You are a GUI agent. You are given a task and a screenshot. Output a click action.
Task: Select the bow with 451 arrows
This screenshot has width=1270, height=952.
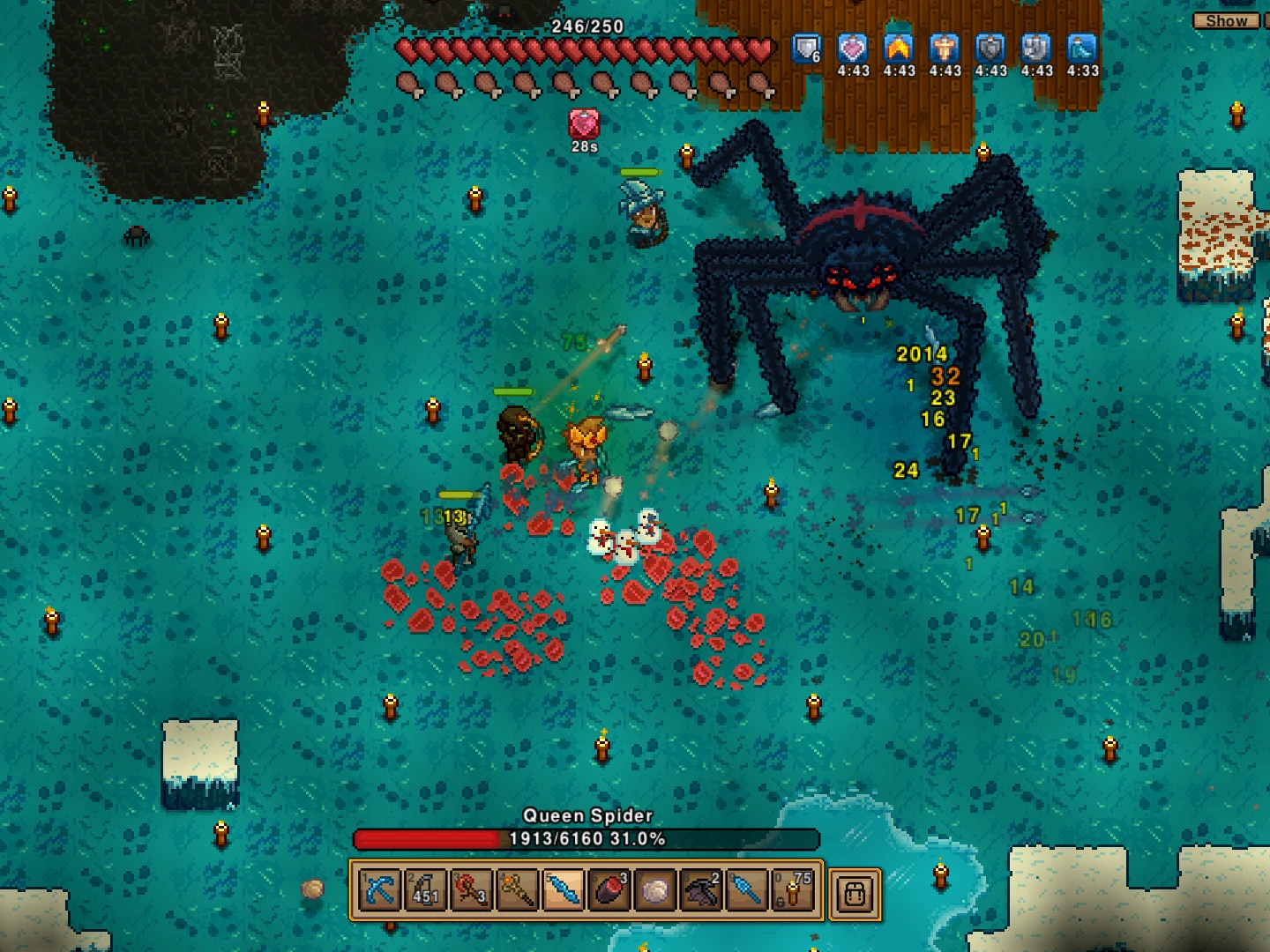426,890
